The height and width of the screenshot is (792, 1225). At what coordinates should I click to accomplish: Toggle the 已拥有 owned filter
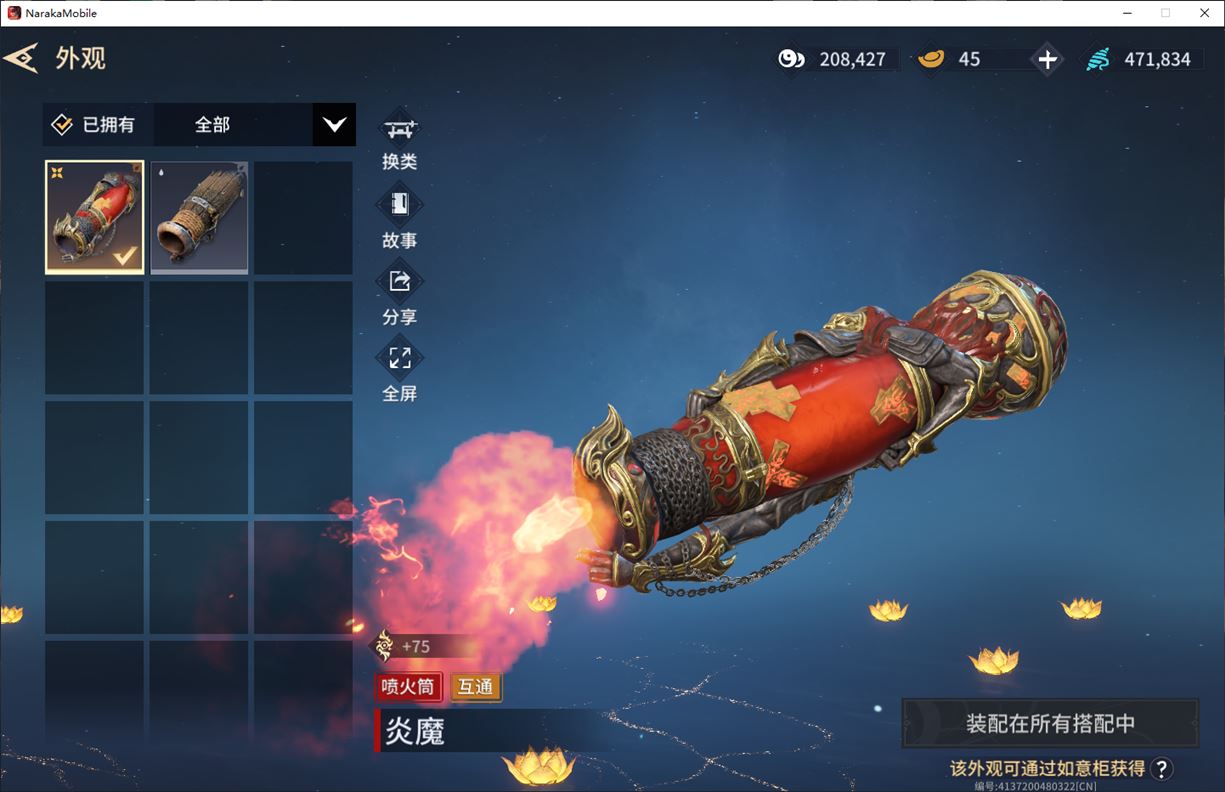click(62, 125)
